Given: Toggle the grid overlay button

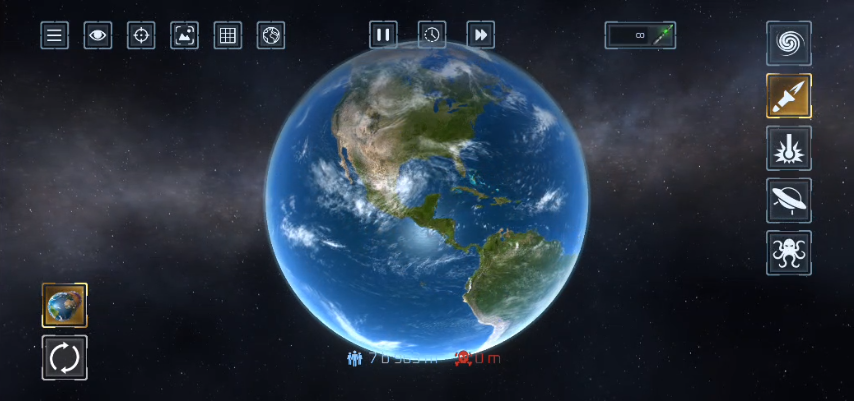Looking at the screenshot, I should point(228,35).
